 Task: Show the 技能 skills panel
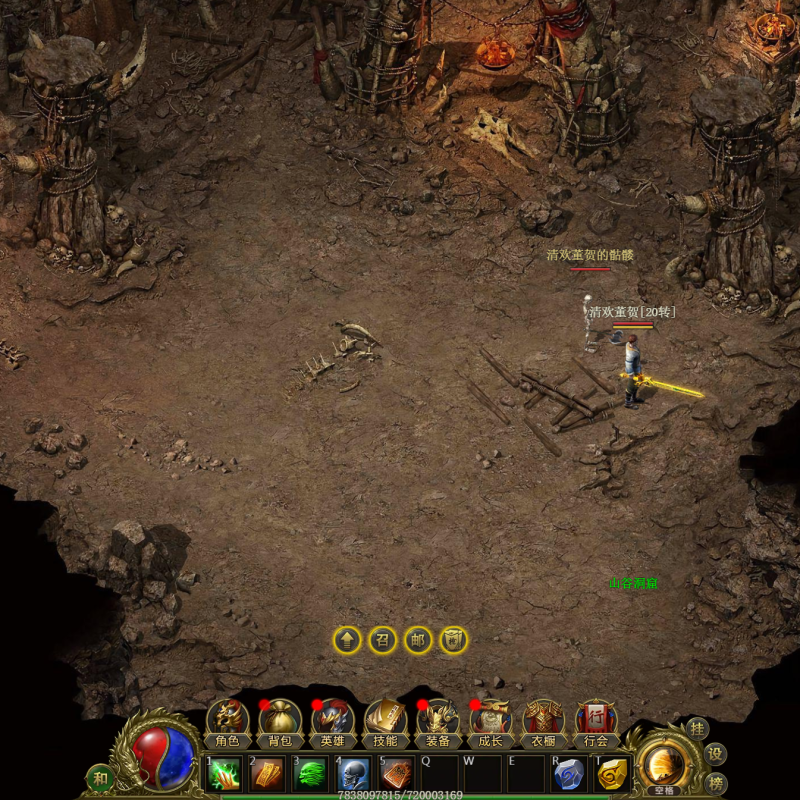click(385, 723)
